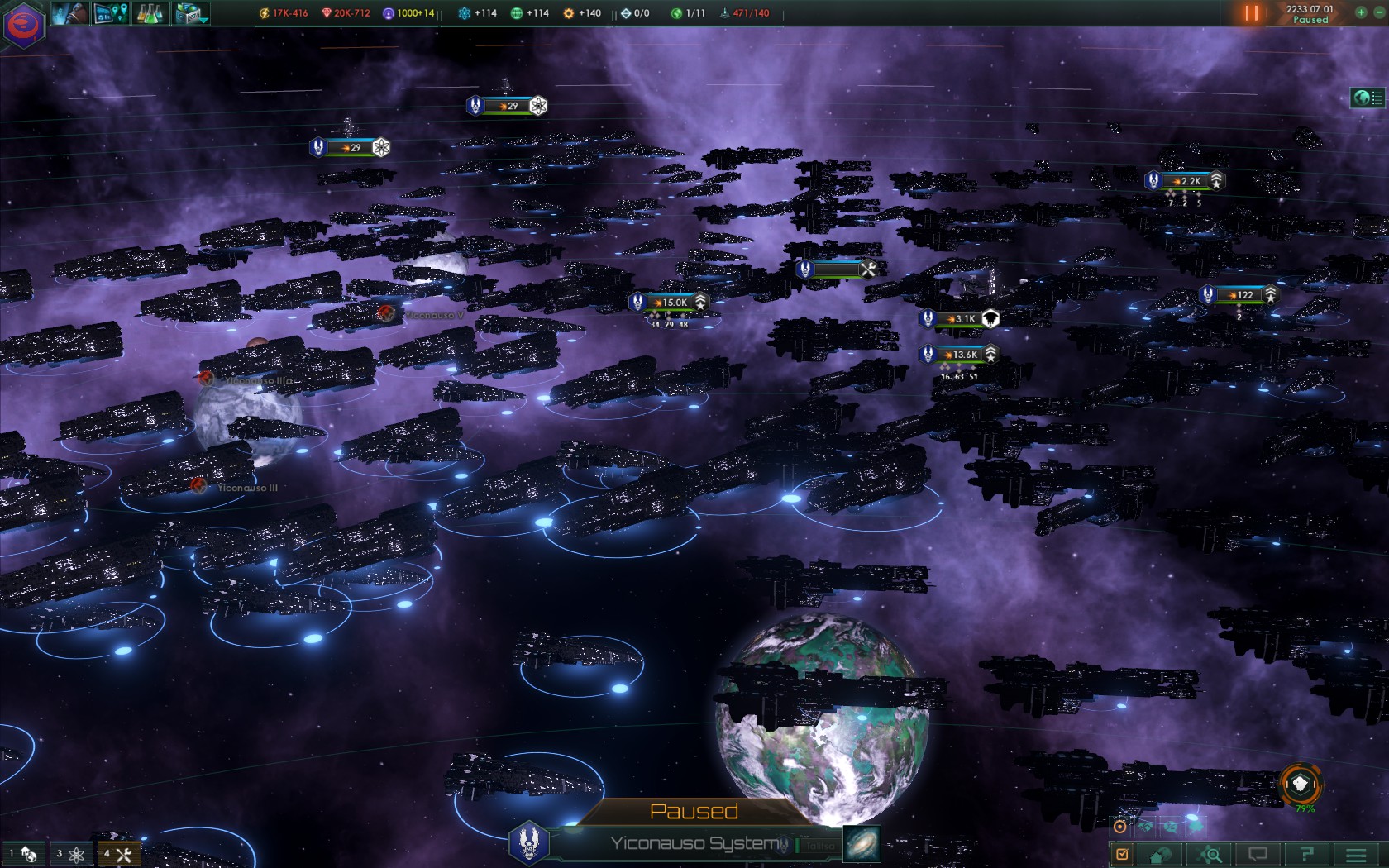Toggle the orange pause button
Viewport: 1389px width, 868px height.
(1251, 13)
